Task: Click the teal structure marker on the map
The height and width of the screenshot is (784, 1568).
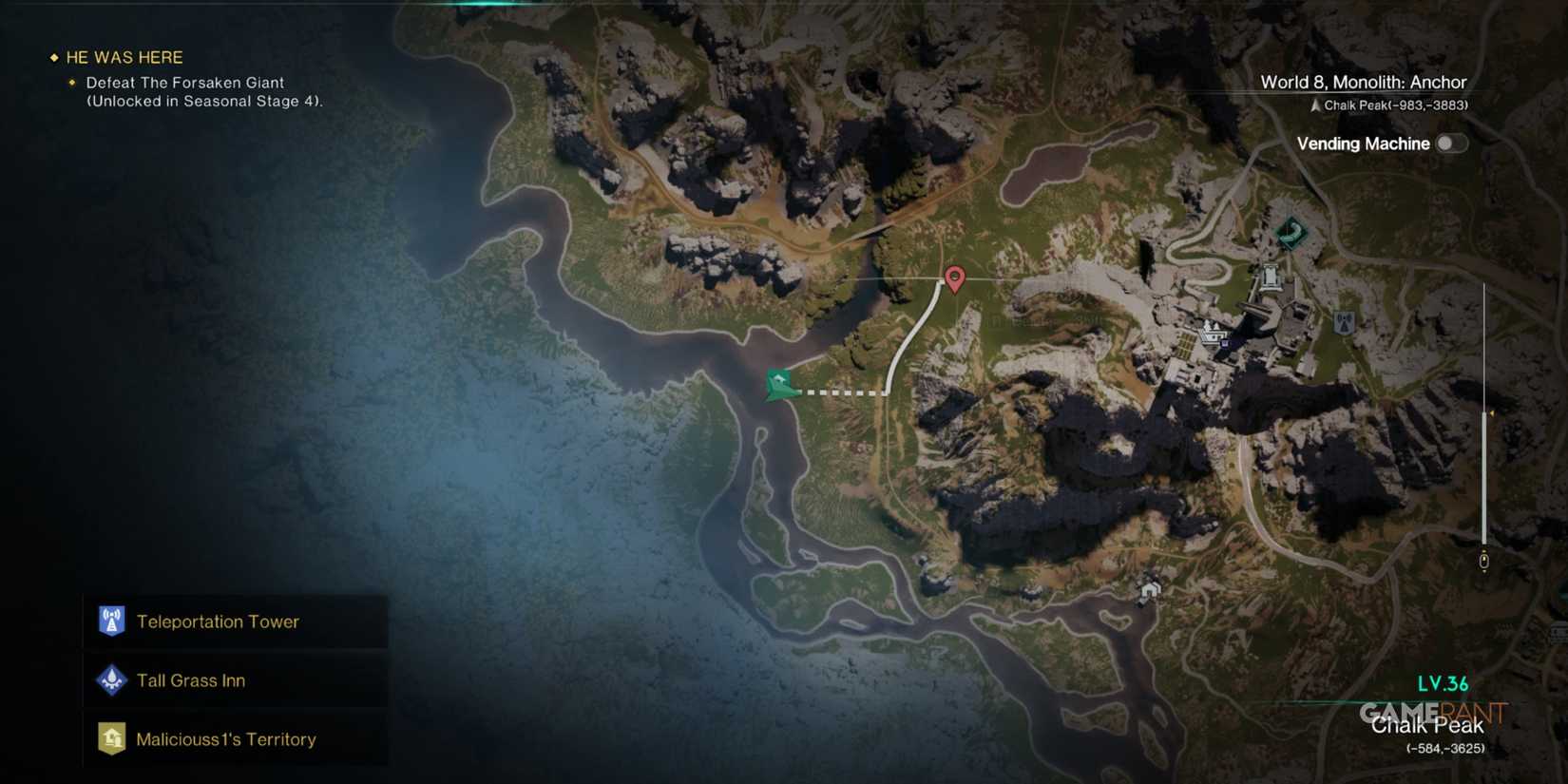Action: click(x=1291, y=233)
